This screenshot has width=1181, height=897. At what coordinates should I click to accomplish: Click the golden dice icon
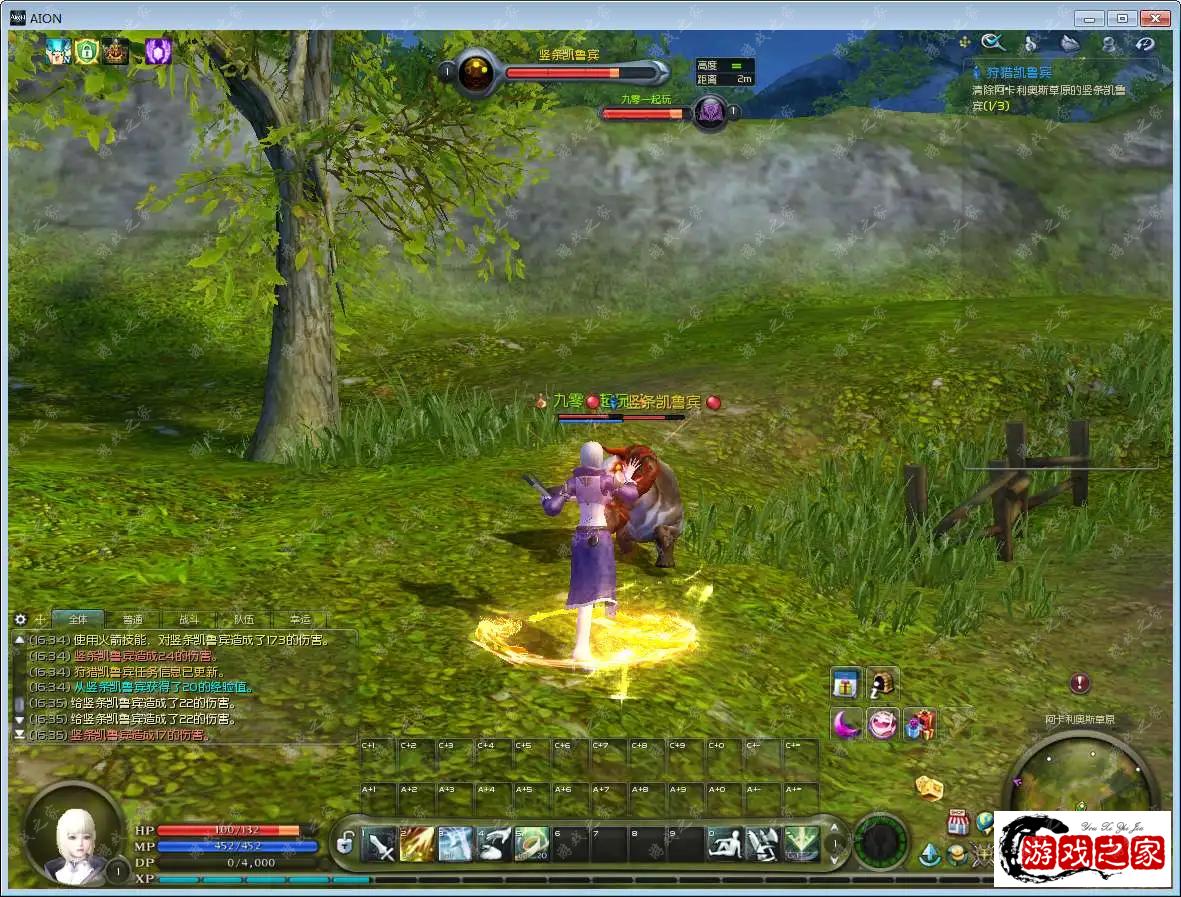(x=930, y=788)
